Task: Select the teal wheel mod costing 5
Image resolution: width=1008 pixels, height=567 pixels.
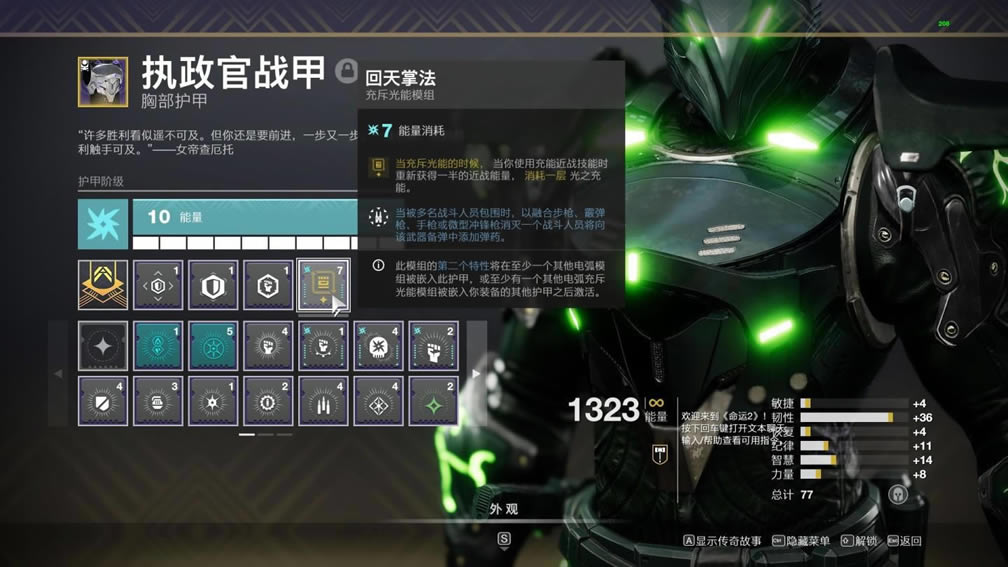Action: 213,346
